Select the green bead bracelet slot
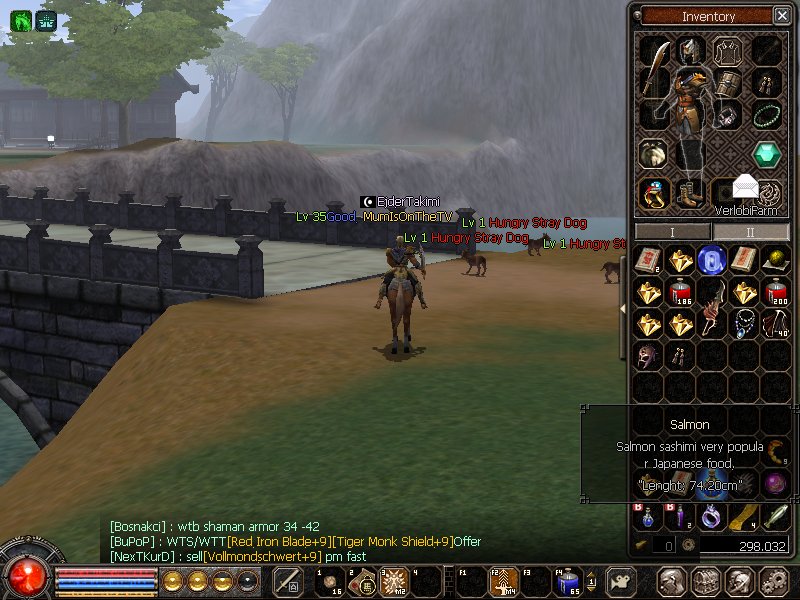Screen dimensions: 800x600 click(x=767, y=115)
